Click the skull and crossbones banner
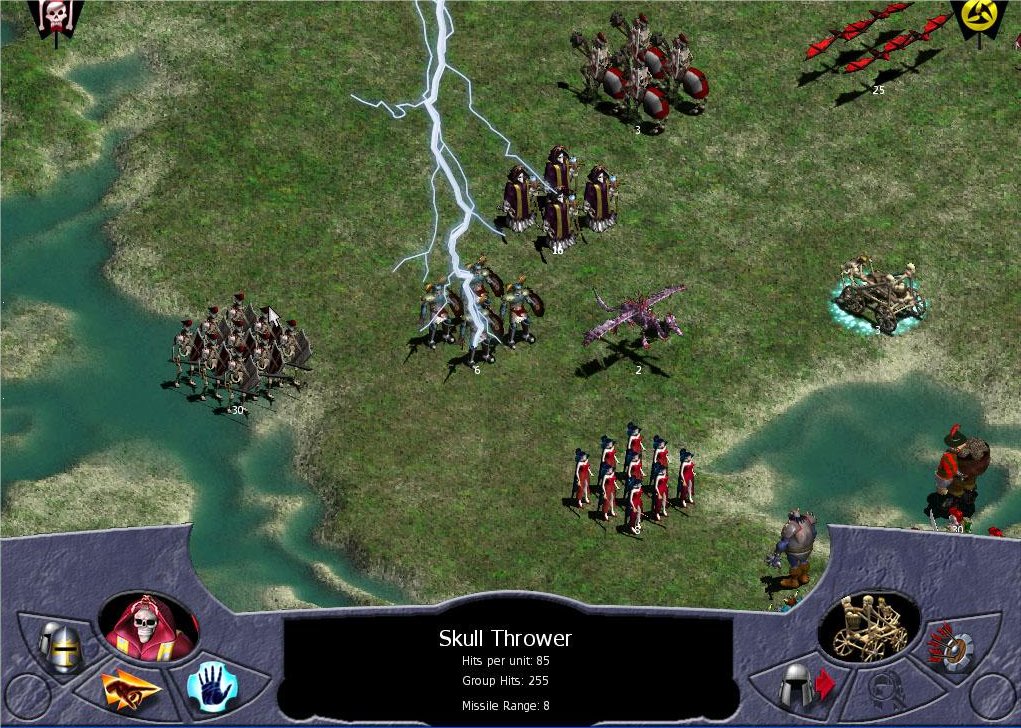The height and width of the screenshot is (728, 1021). pos(56,17)
